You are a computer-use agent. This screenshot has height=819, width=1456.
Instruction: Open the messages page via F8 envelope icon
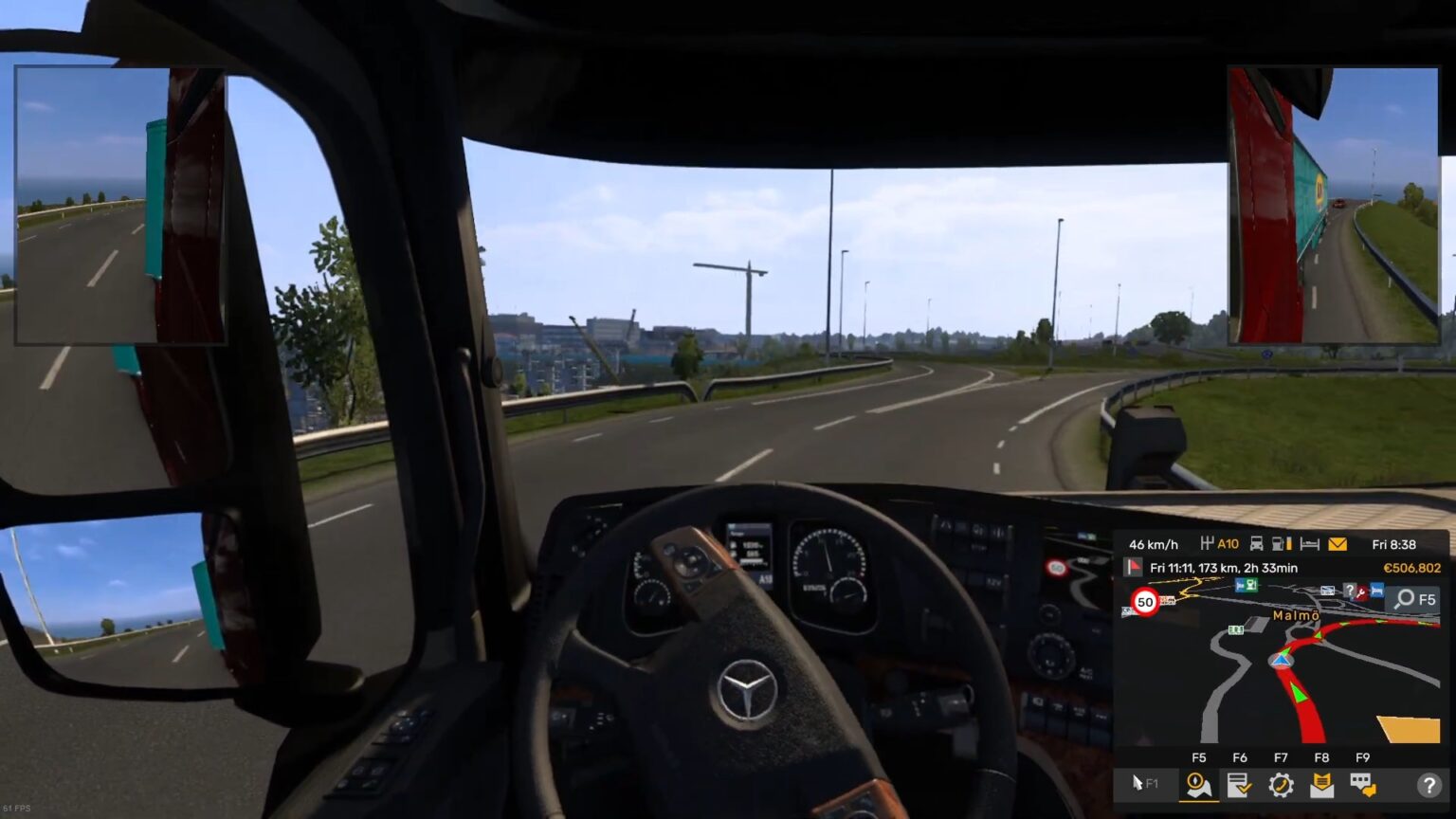(x=1323, y=786)
